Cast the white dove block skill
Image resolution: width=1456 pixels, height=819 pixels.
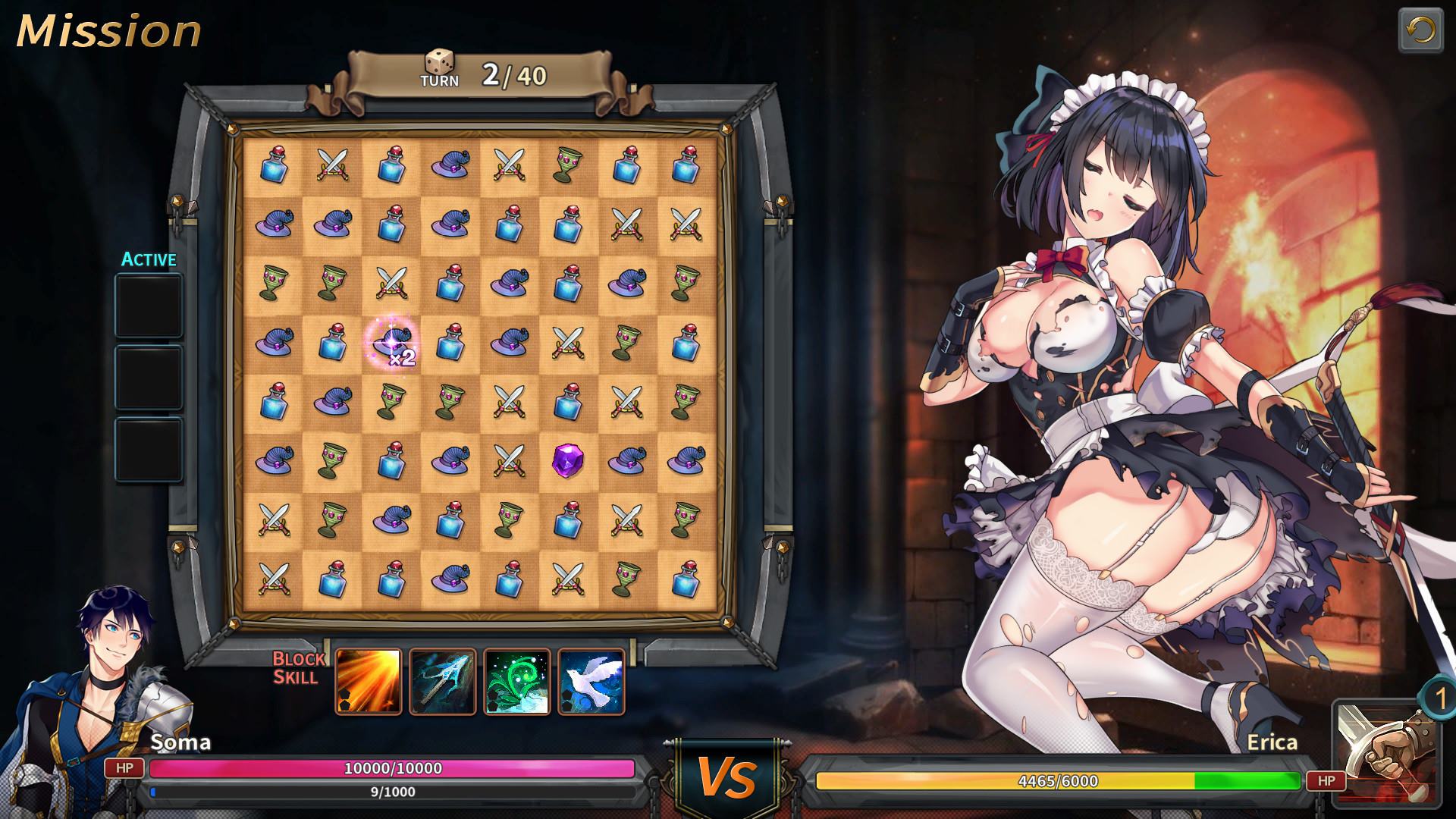pos(591,681)
